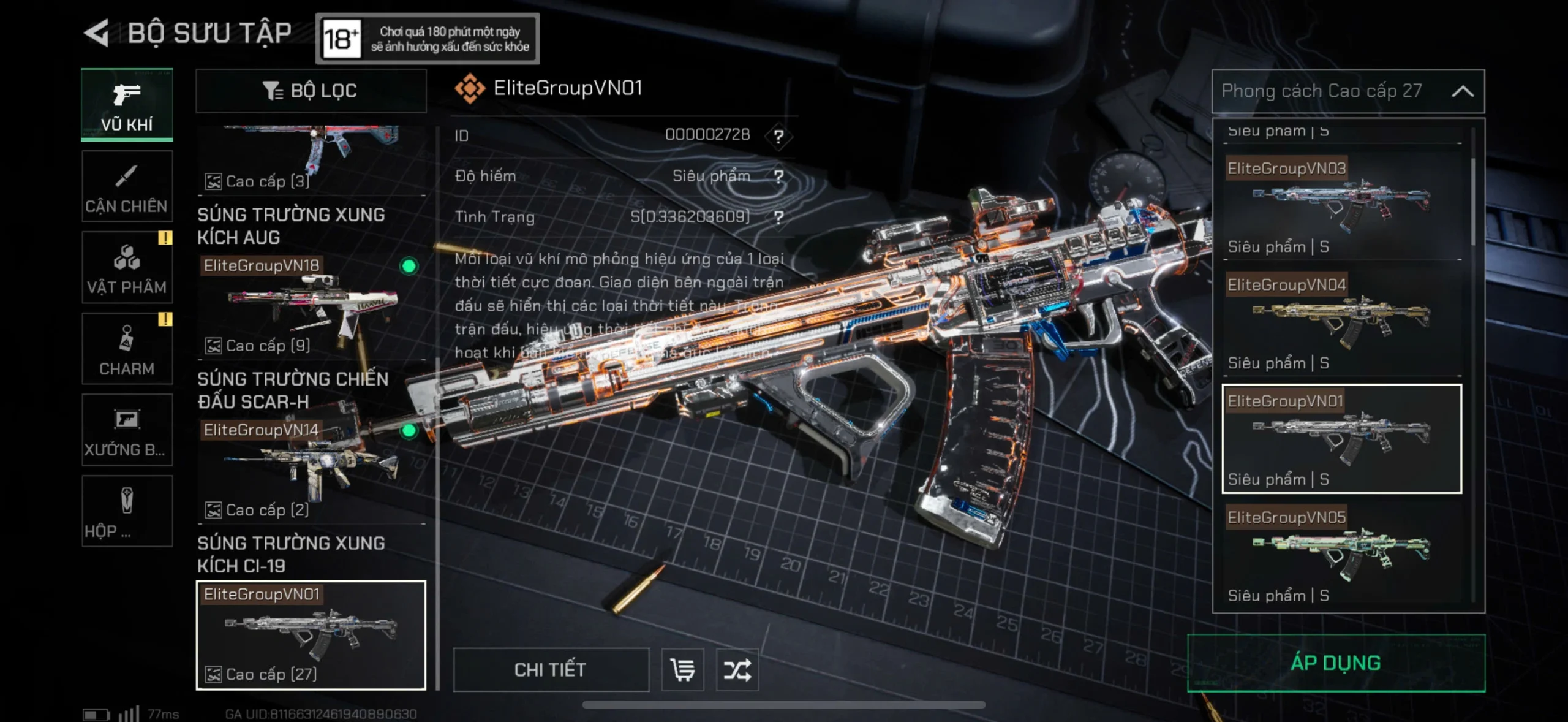Click the shuffle preview icon

[x=738, y=670]
